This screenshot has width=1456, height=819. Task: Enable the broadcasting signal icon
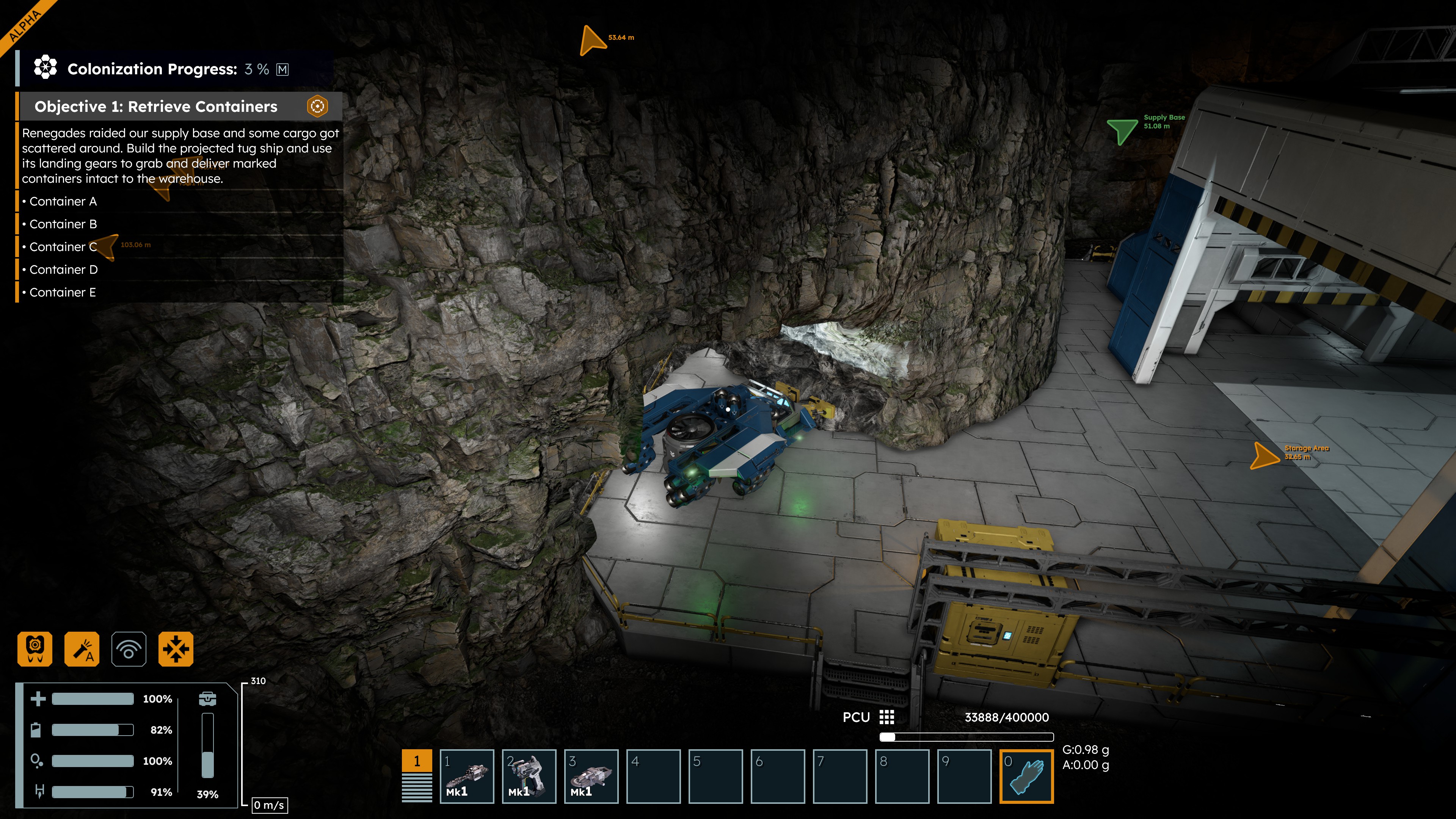[129, 649]
